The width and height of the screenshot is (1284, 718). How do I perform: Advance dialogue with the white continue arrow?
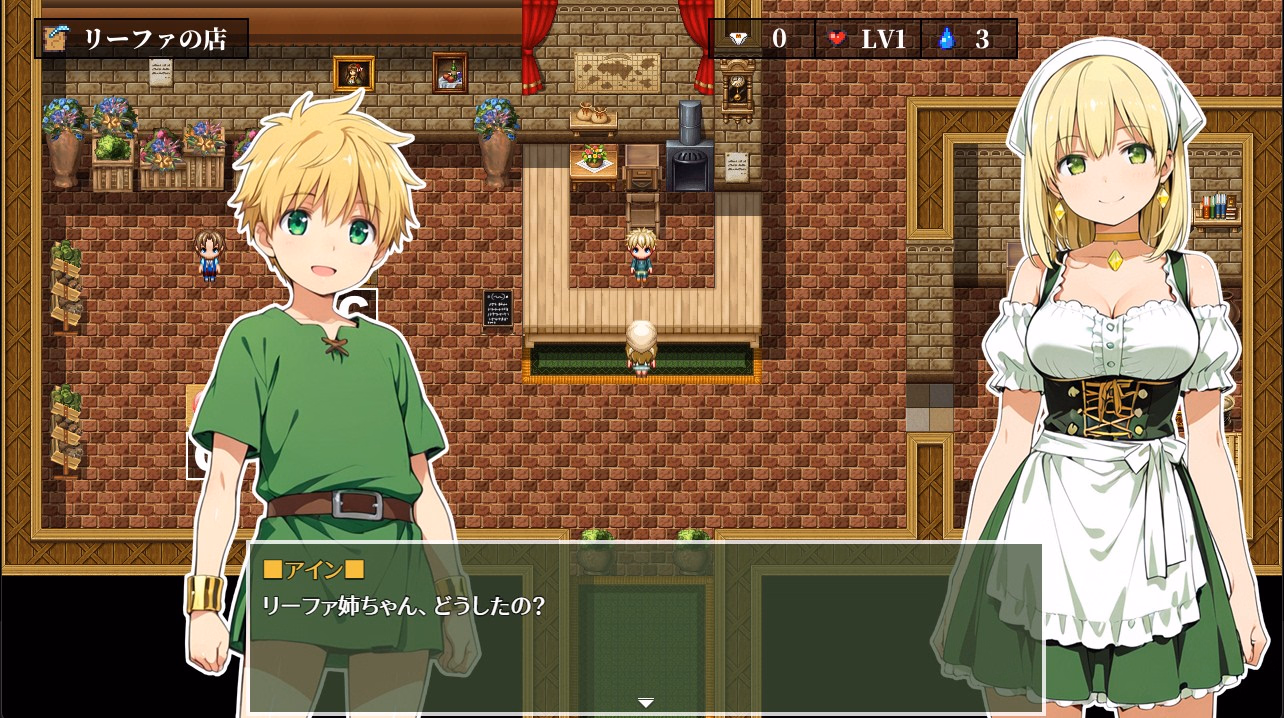click(646, 703)
